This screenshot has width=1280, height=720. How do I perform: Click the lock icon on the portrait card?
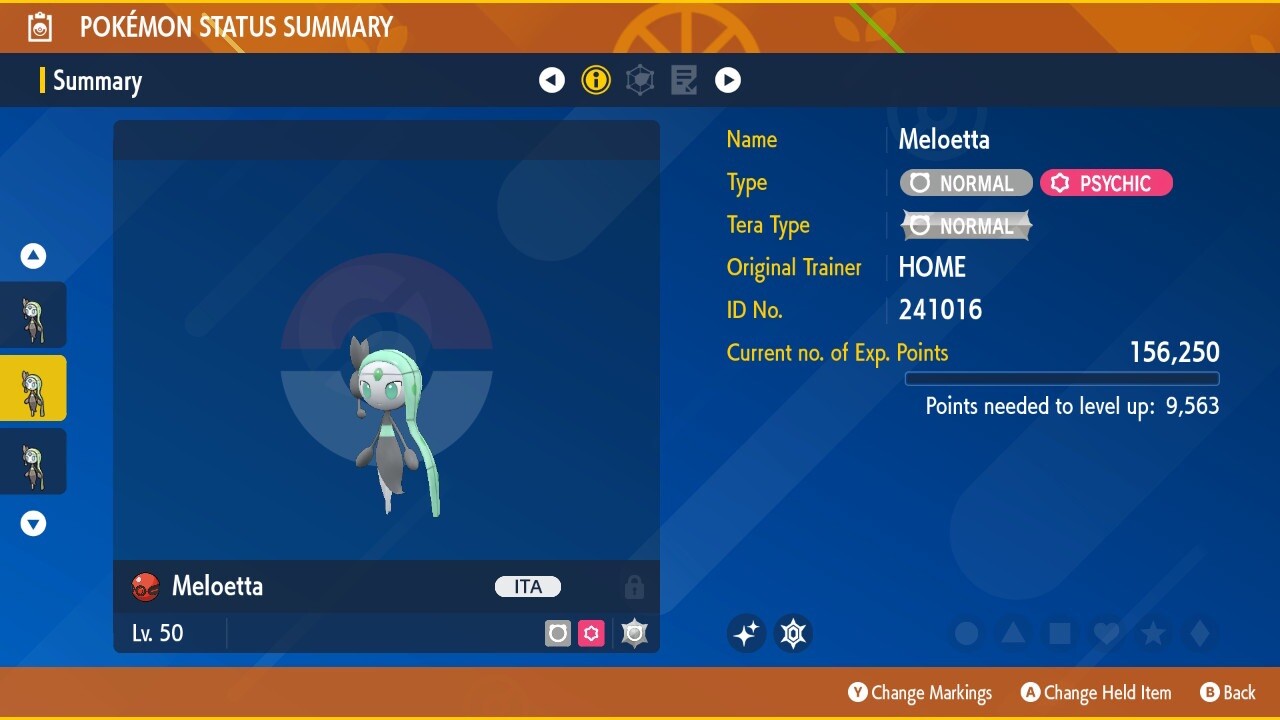point(634,587)
